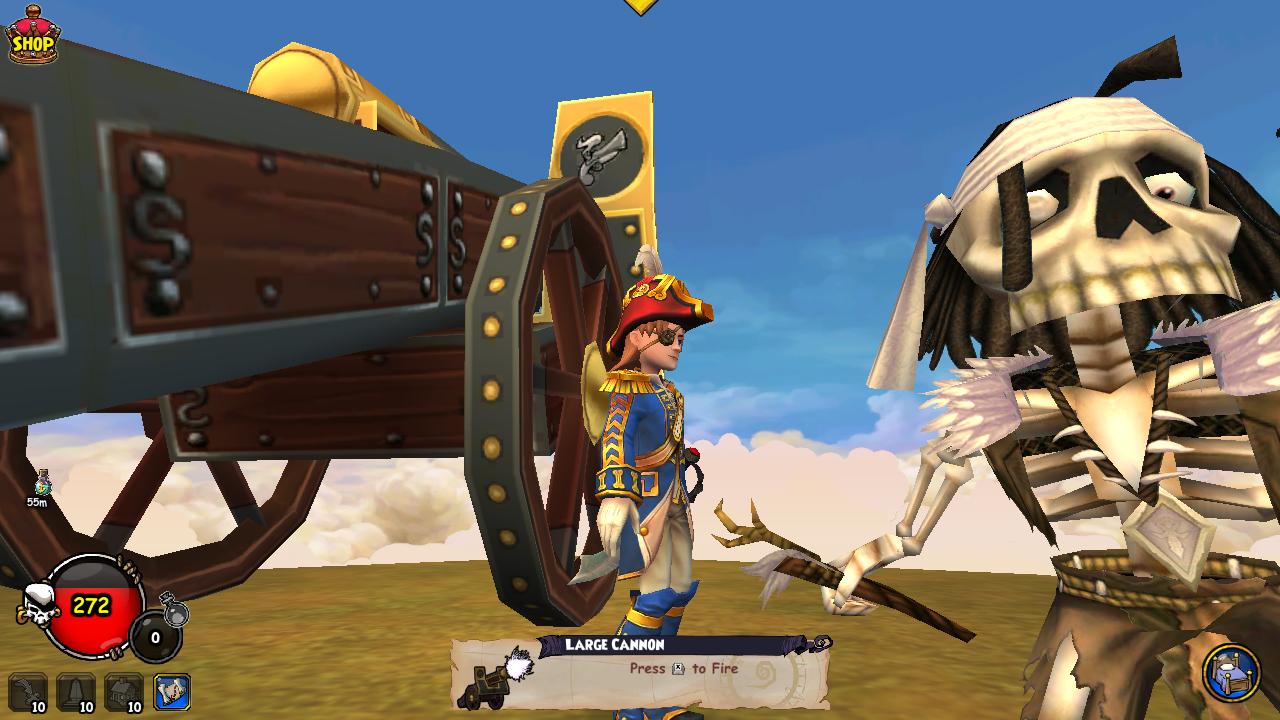Open the Crown Shop
This screenshot has height=720, width=1280.
coord(34,36)
